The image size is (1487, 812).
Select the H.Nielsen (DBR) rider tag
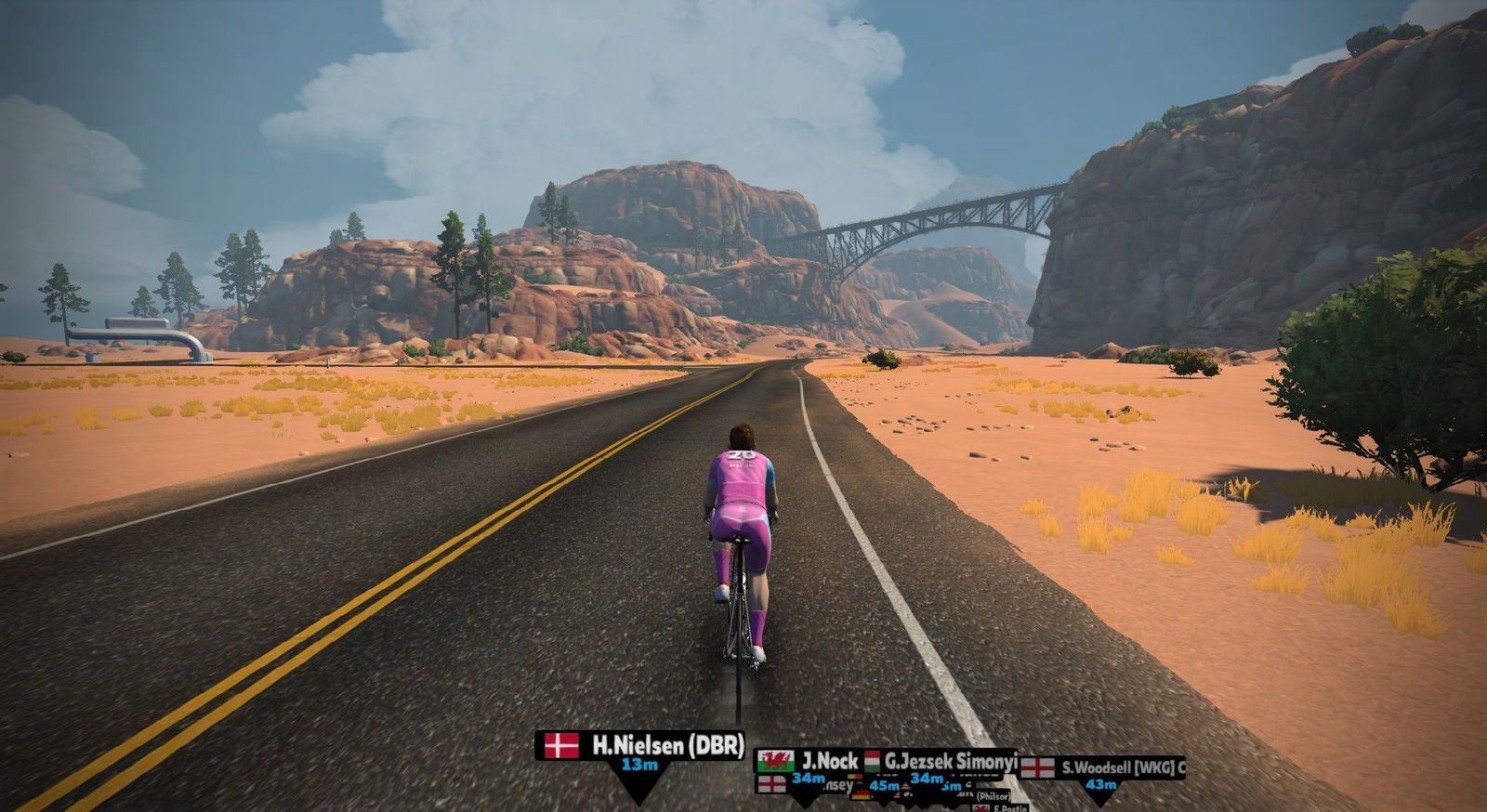(640, 745)
